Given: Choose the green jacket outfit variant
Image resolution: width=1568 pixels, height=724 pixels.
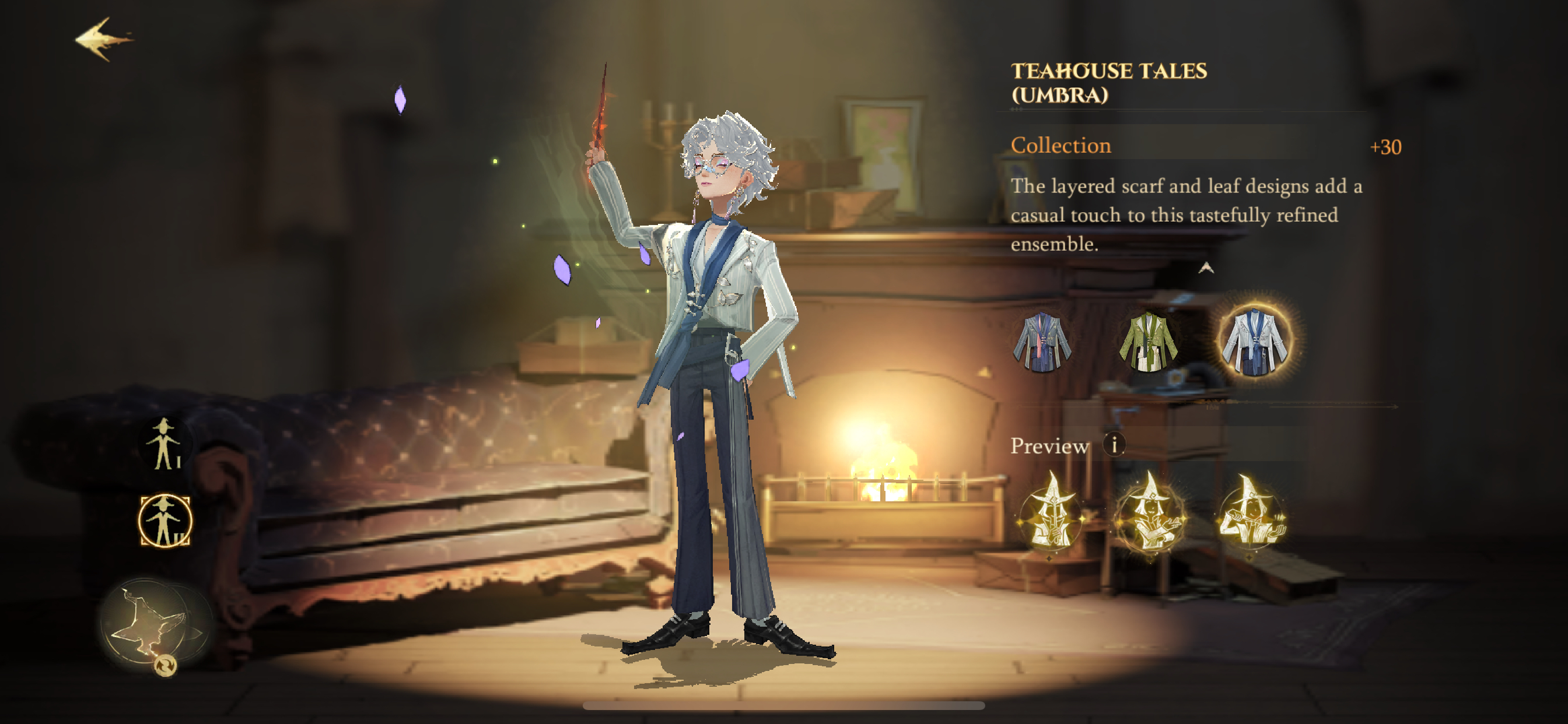Looking at the screenshot, I should 1148,342.
